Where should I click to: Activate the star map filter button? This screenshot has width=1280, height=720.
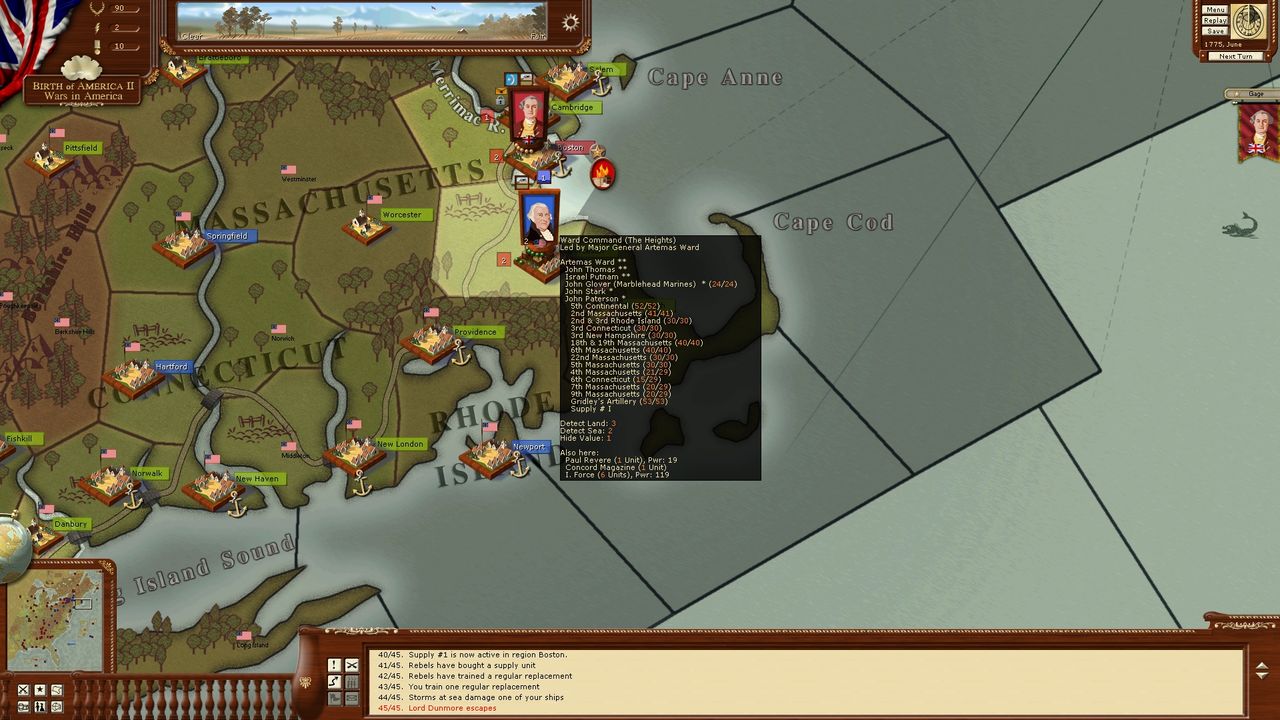click(40, 690)
